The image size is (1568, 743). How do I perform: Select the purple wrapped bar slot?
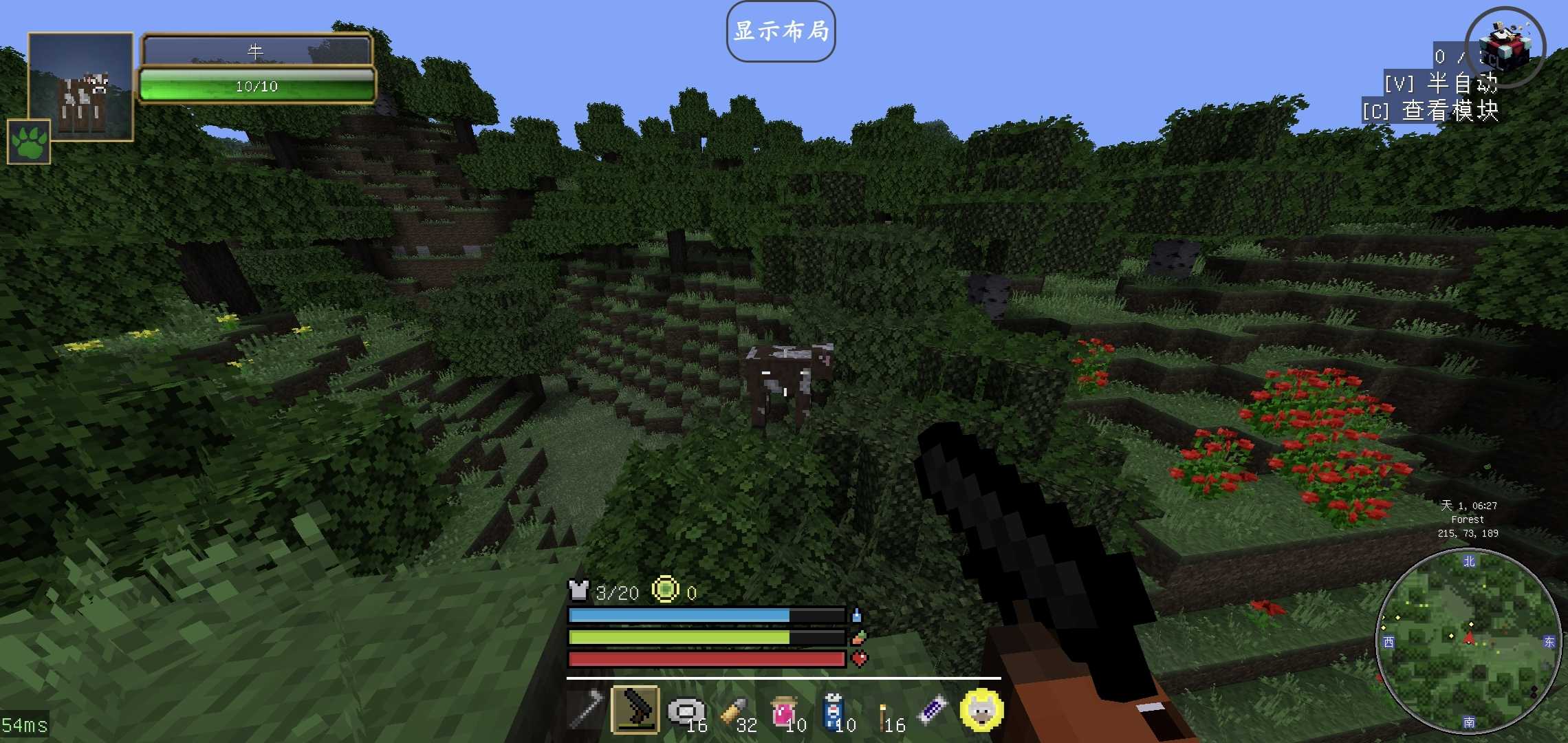point(933,709)
